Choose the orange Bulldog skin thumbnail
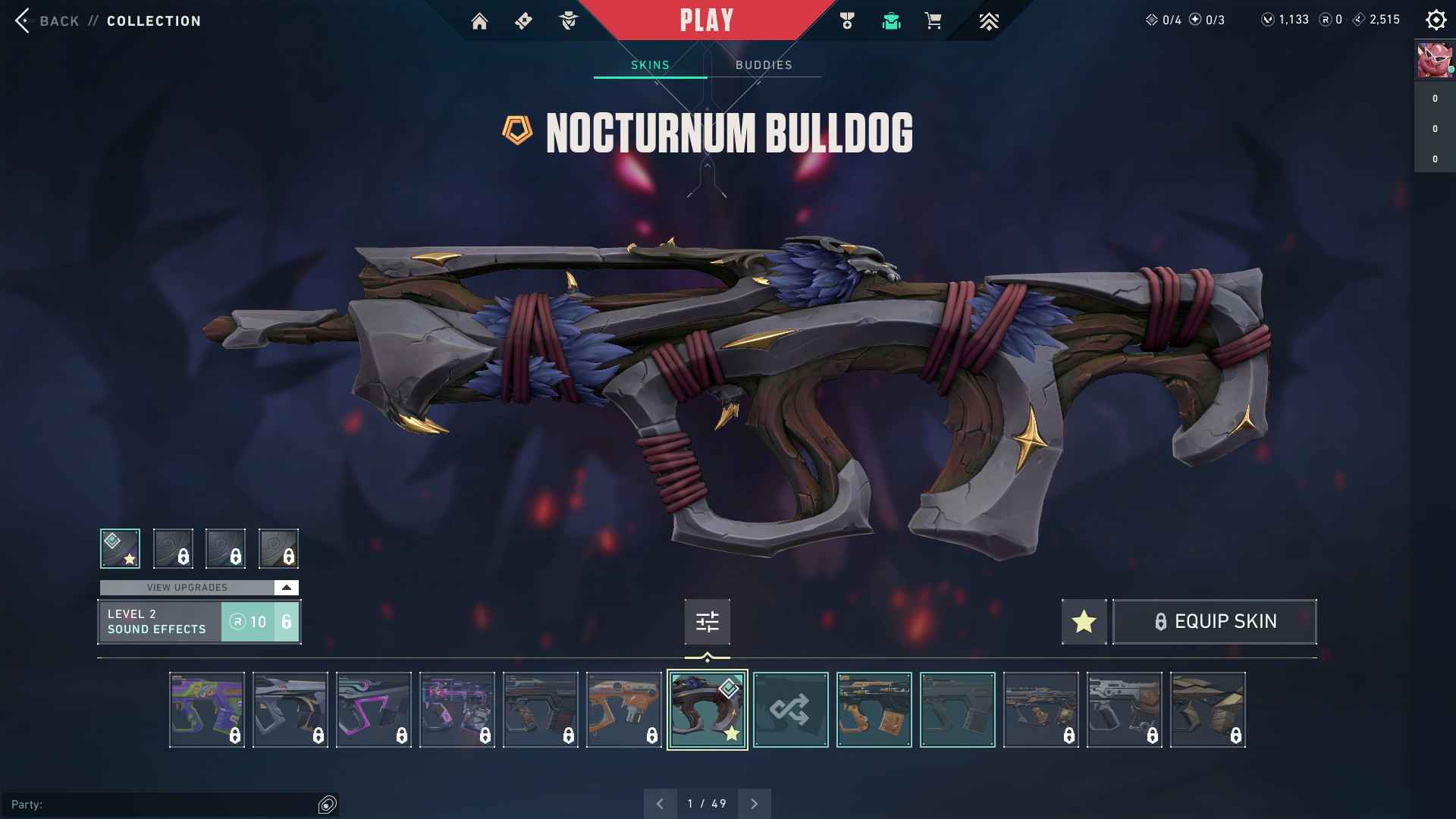This screenshot has width=1456, height=819. point(623,710)
